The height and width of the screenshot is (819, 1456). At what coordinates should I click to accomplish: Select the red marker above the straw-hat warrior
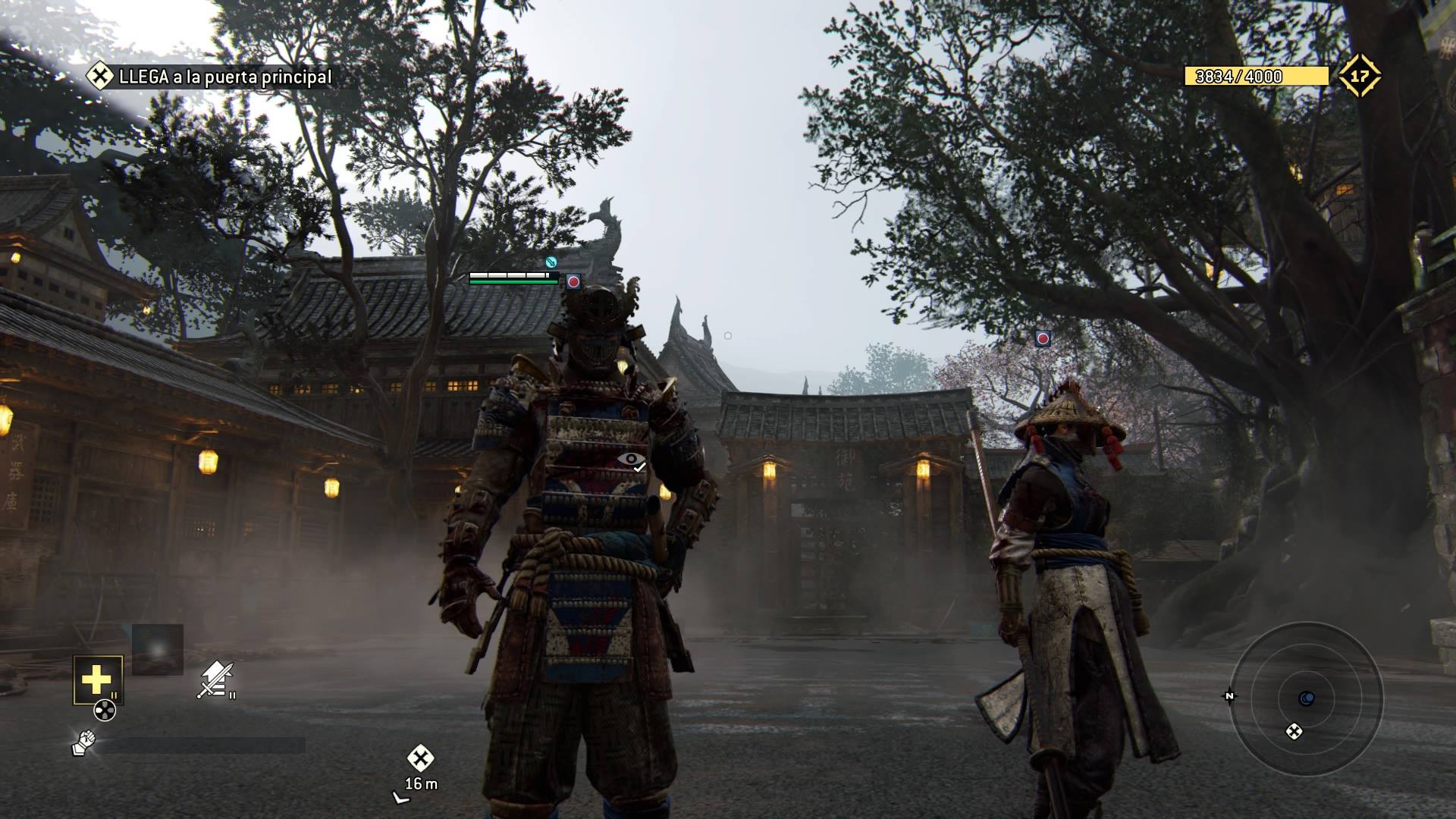pos(1043,338)
